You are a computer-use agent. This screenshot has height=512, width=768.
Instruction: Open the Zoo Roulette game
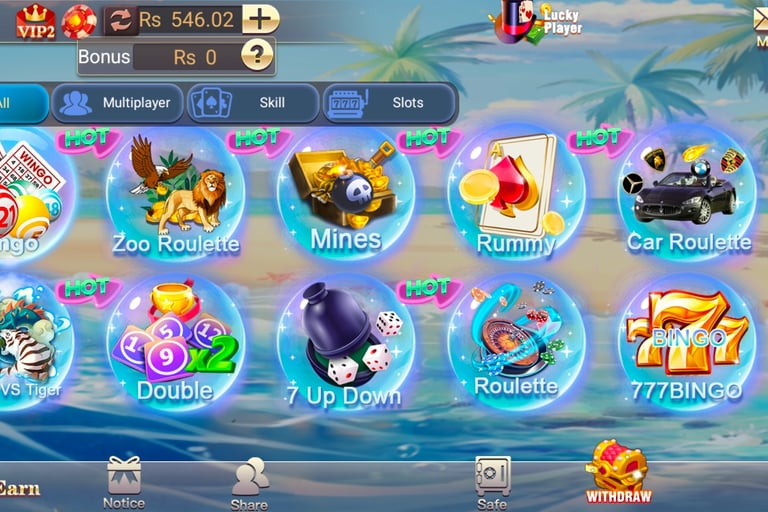[175, 195]
